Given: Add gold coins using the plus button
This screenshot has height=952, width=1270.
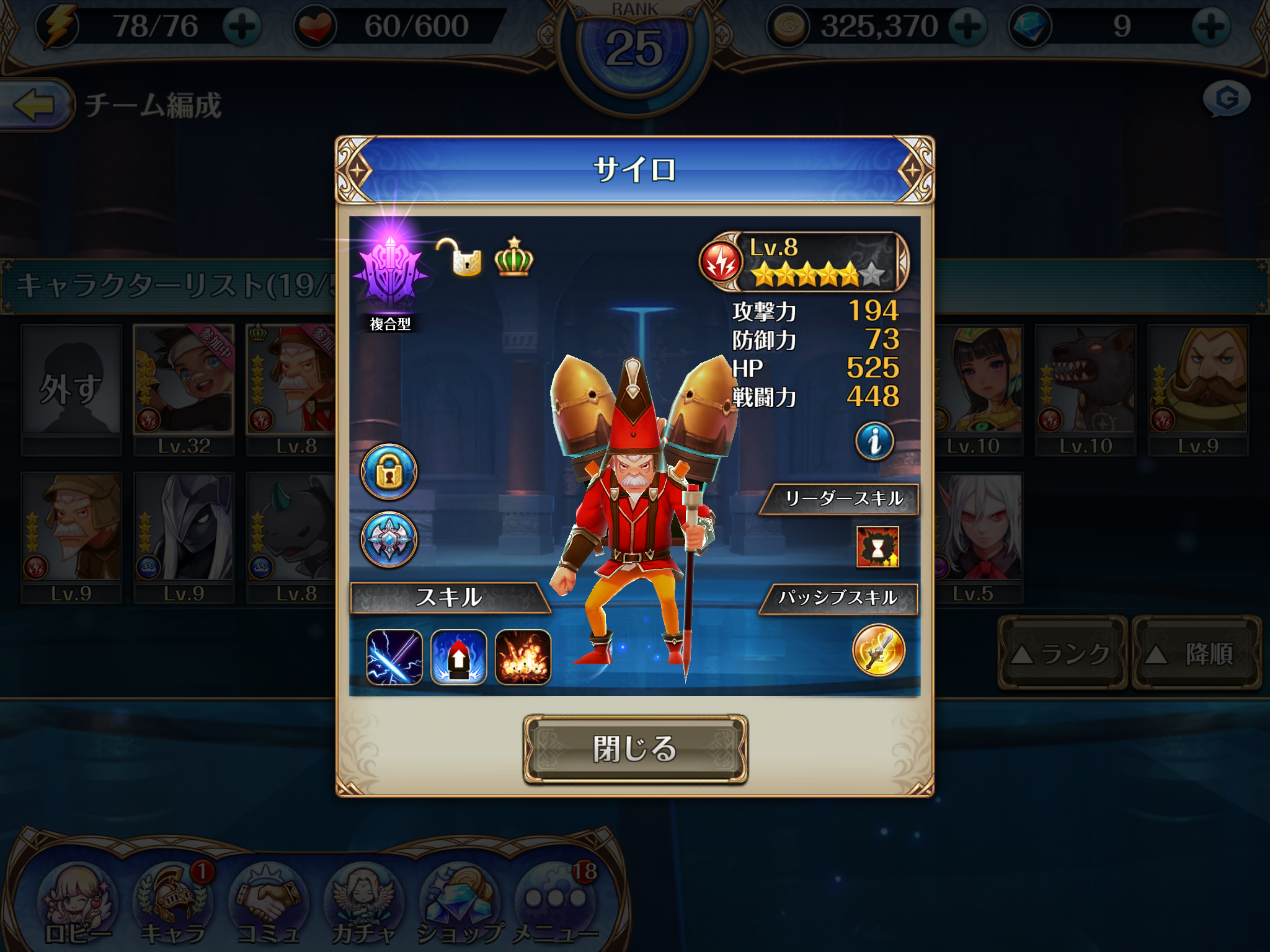Looking at the screenshot, I should [967, 27].
